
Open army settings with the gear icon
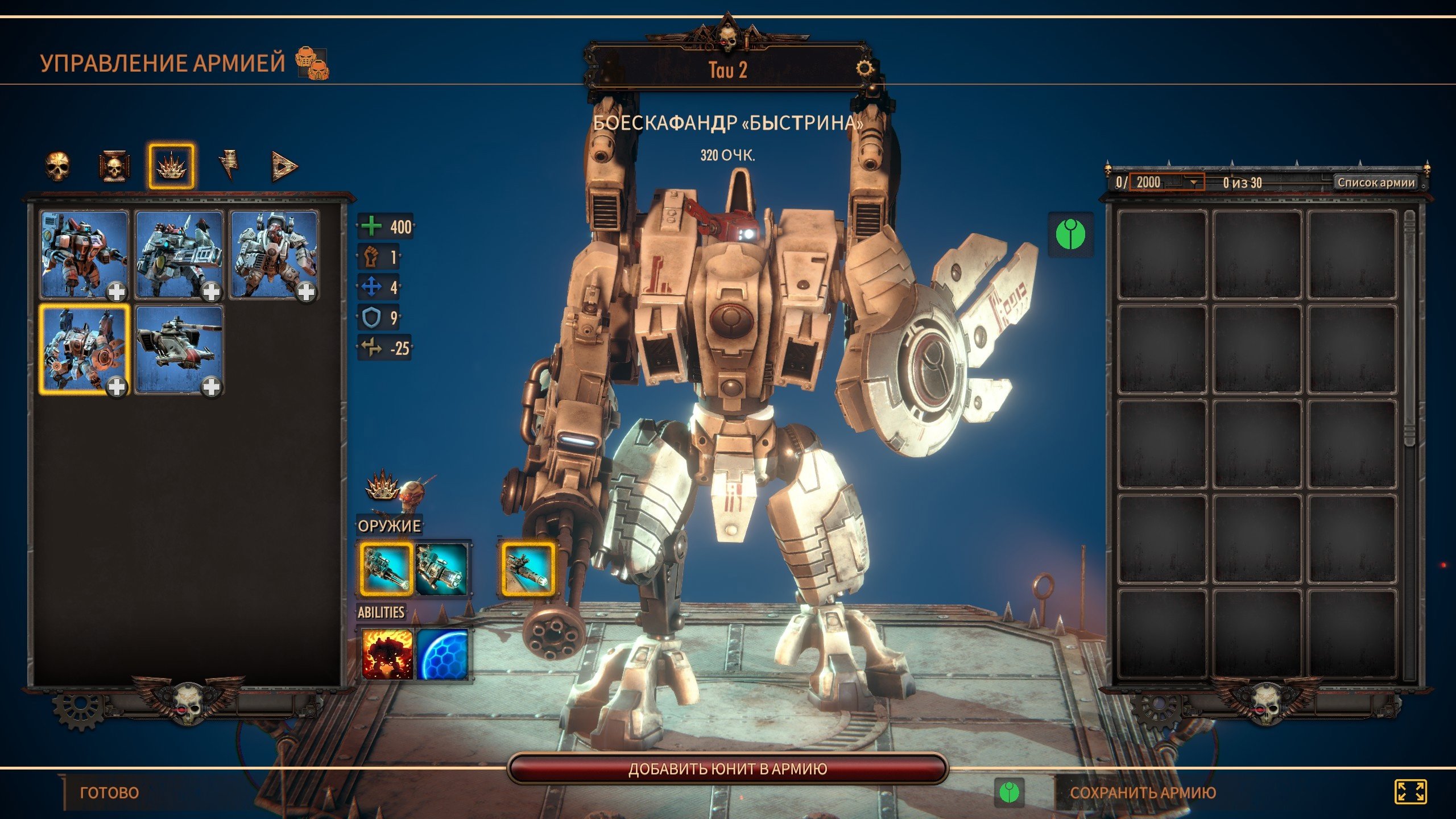[864, 69]
